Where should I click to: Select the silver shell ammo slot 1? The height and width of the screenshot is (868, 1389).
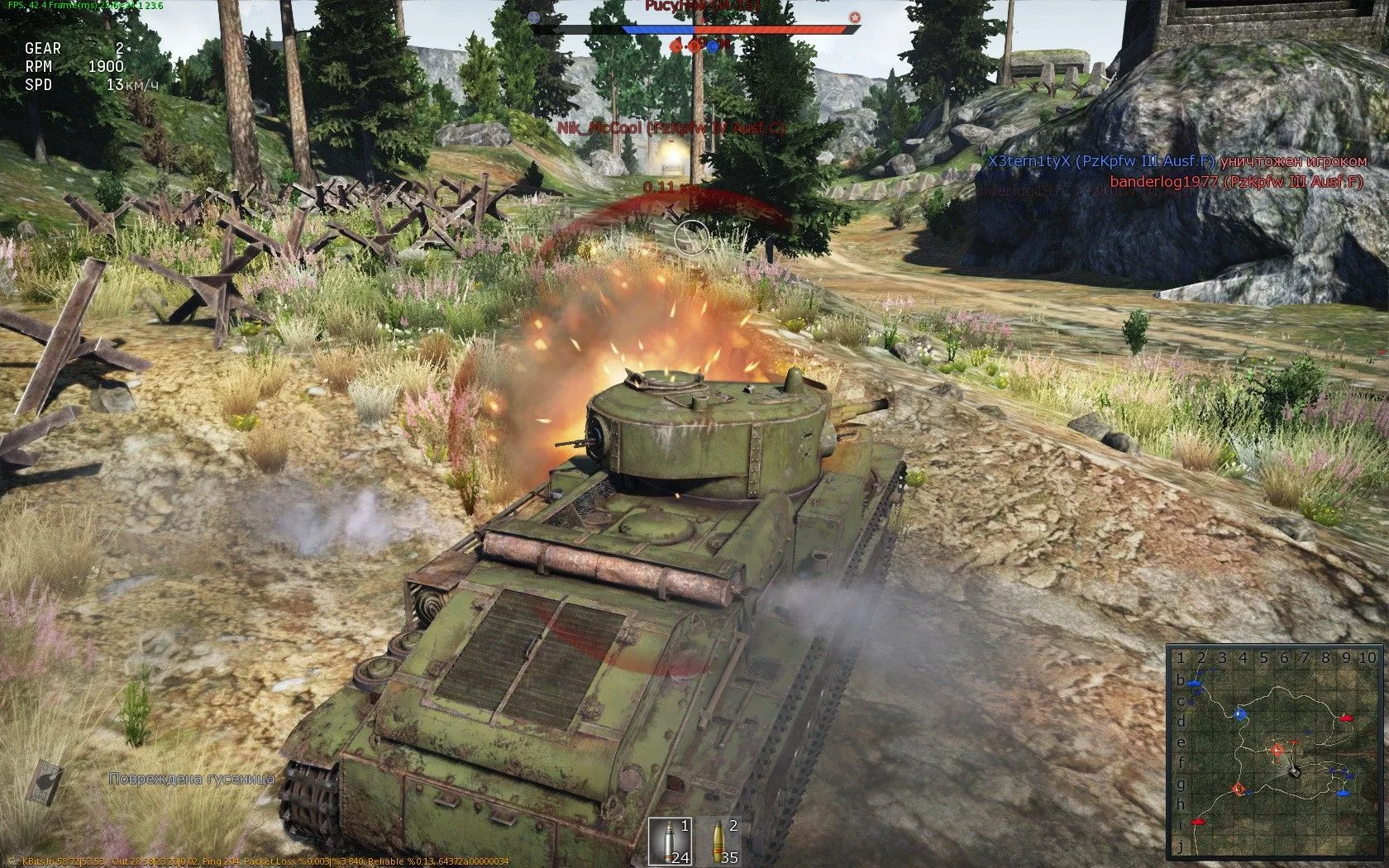tap(669, 841)
